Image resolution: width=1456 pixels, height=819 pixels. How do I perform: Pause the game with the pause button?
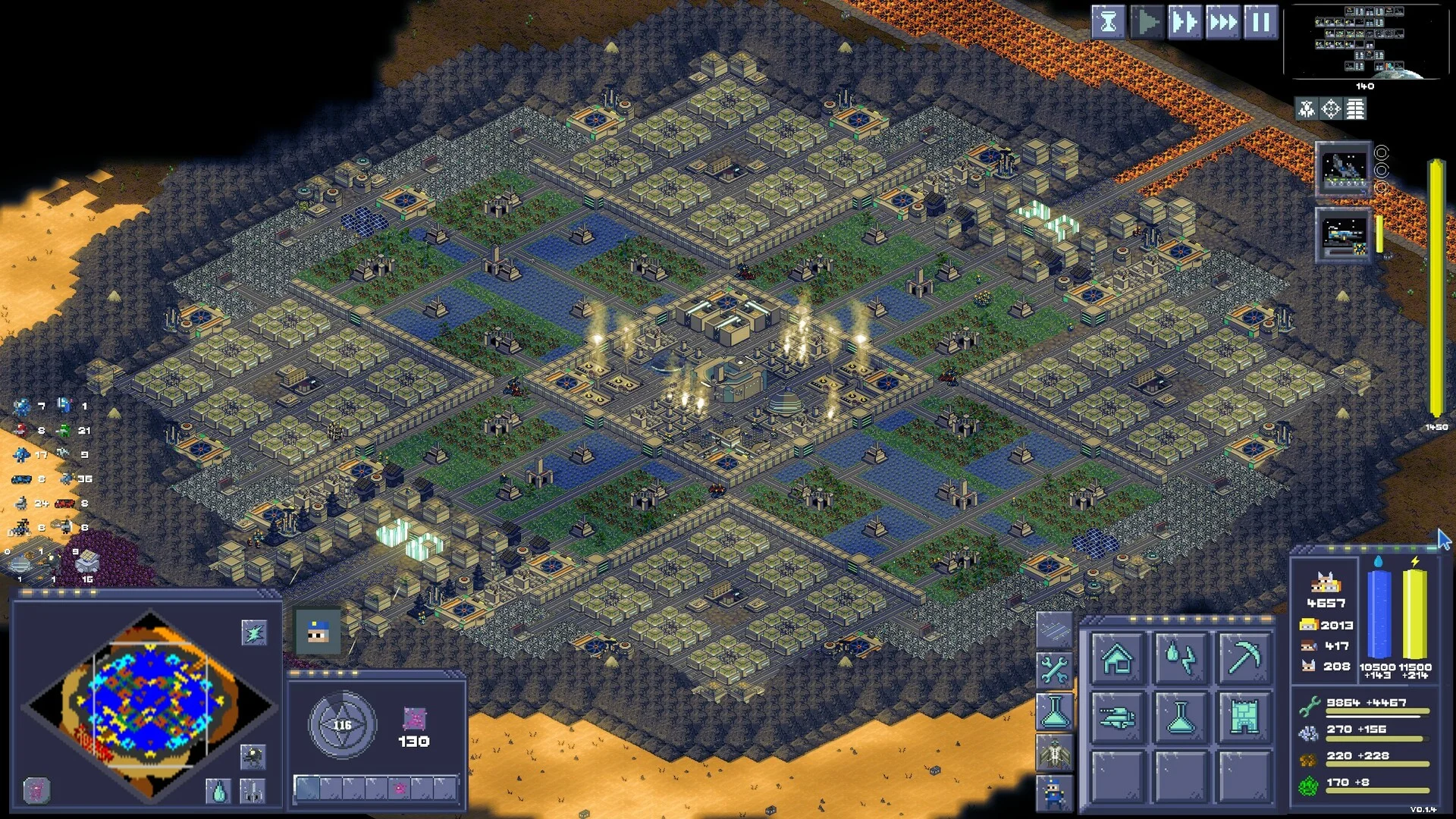tap(1260, 22)
